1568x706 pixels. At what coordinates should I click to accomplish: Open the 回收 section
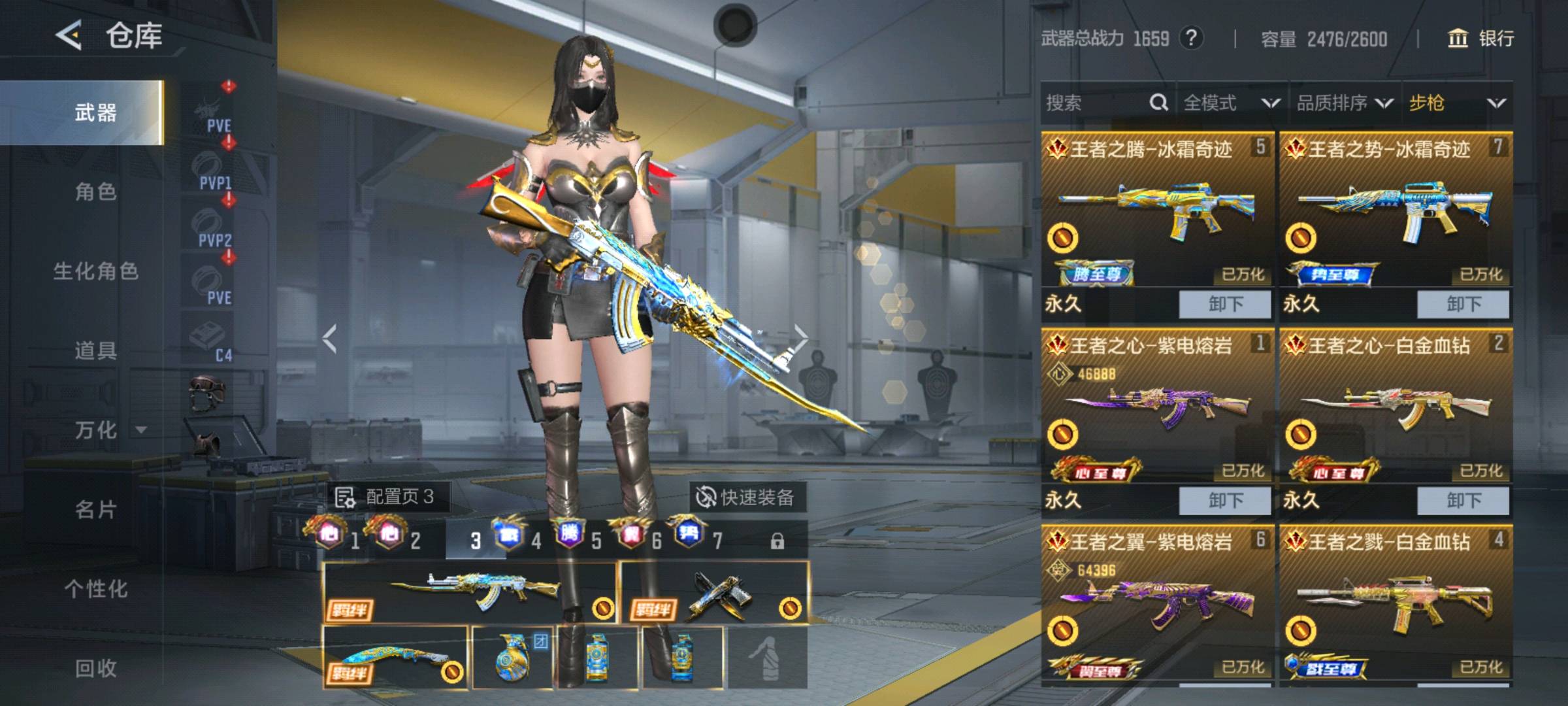pos(95,668)
